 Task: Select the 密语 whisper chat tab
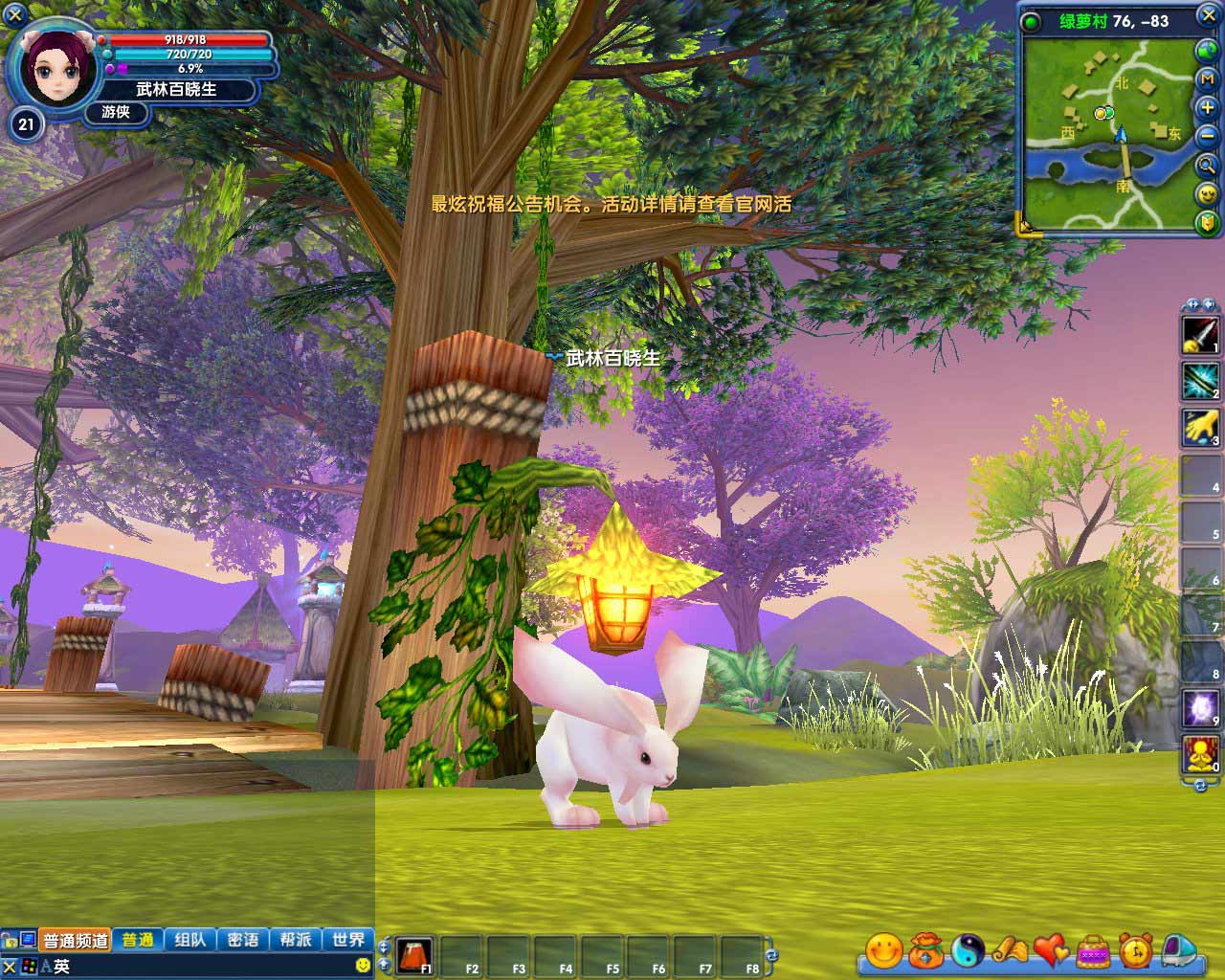[243, 940]
